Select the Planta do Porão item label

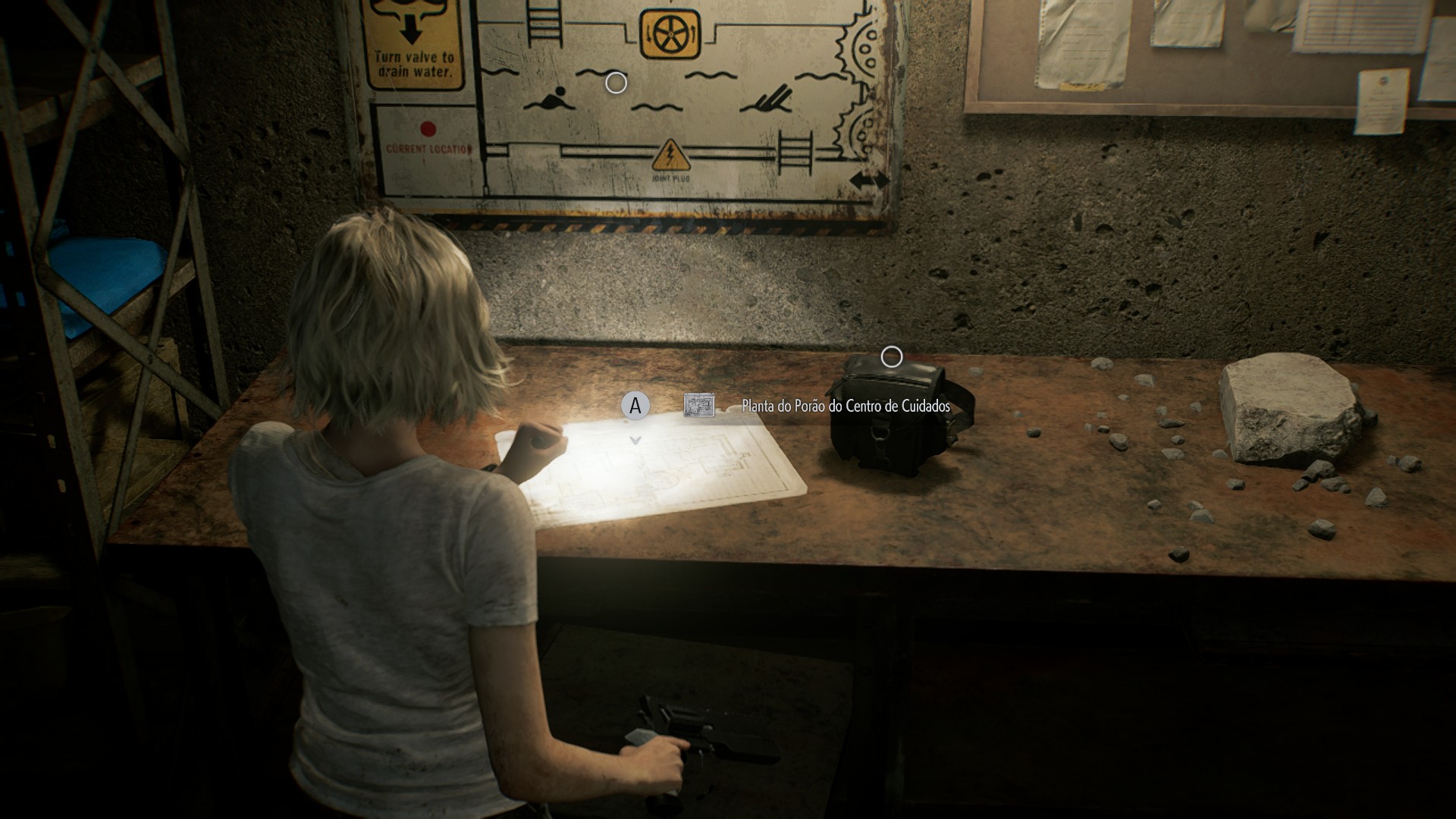(845, 406)
